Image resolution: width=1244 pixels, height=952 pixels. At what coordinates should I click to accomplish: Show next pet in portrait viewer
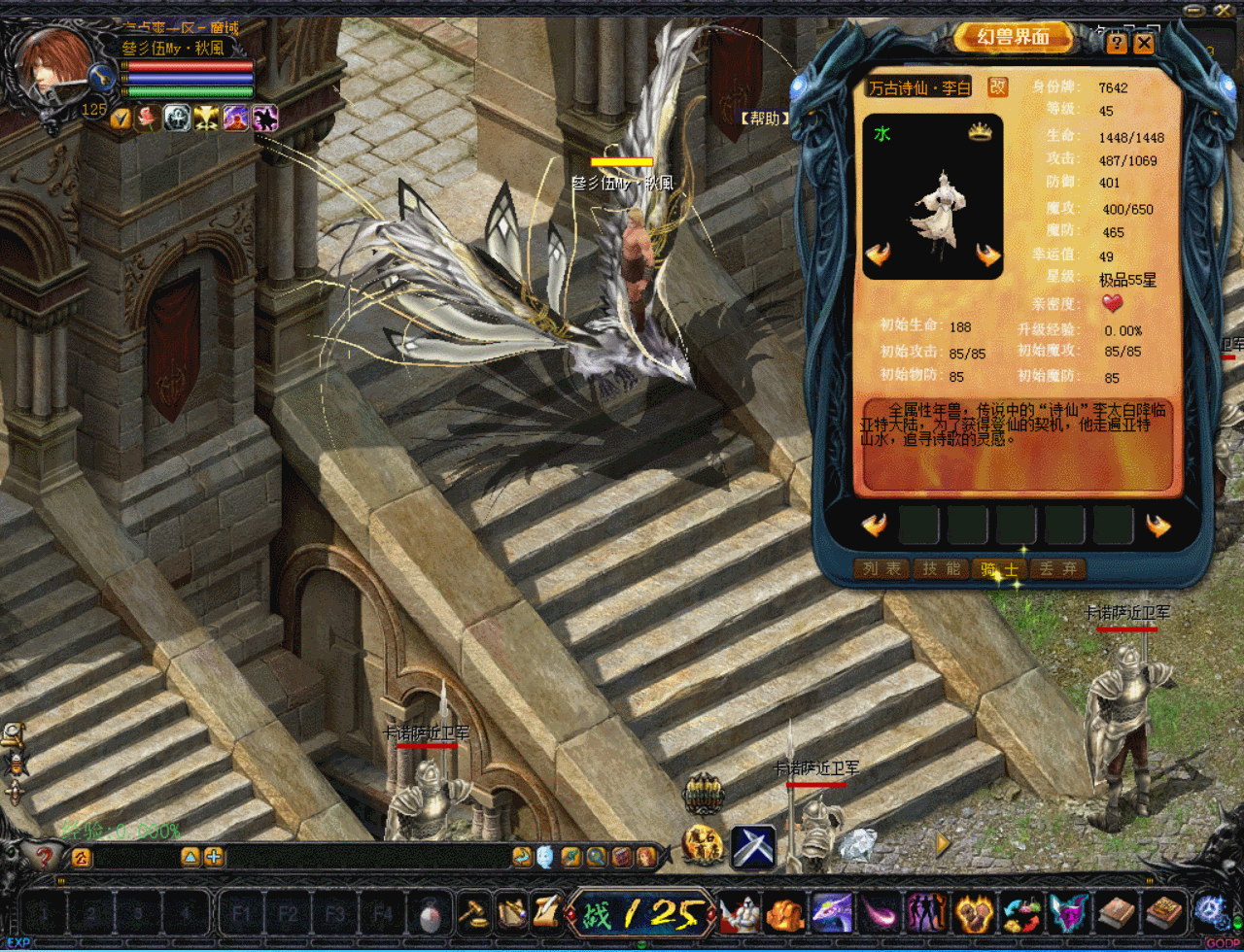987,255
